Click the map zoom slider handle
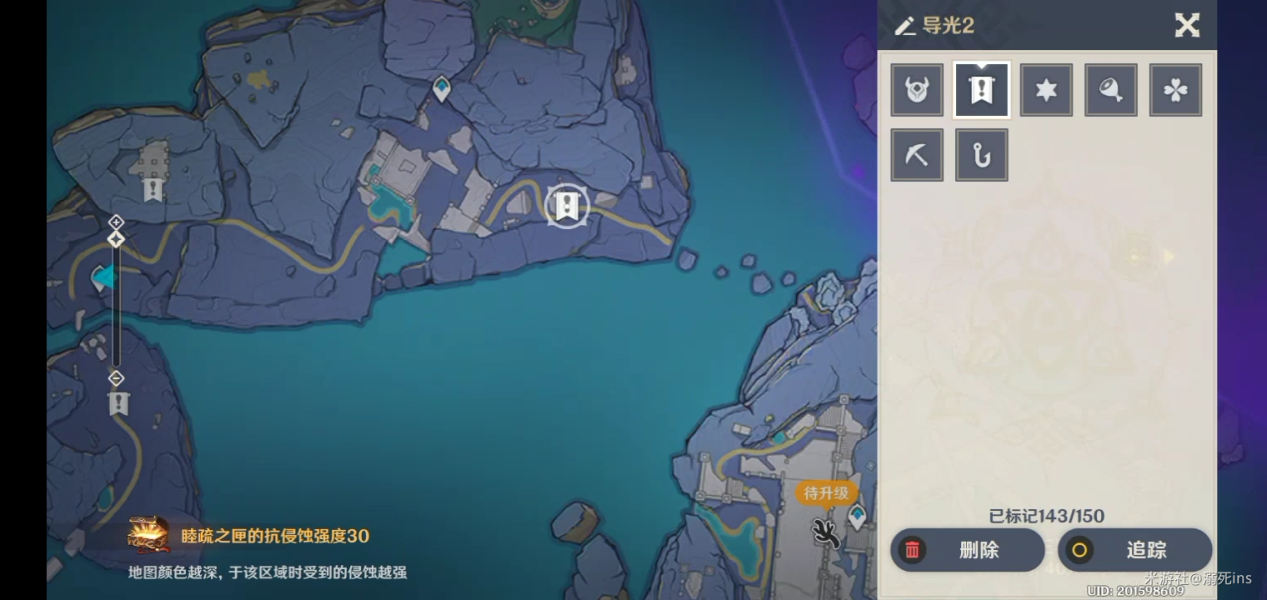 click(x=116, y=239)
